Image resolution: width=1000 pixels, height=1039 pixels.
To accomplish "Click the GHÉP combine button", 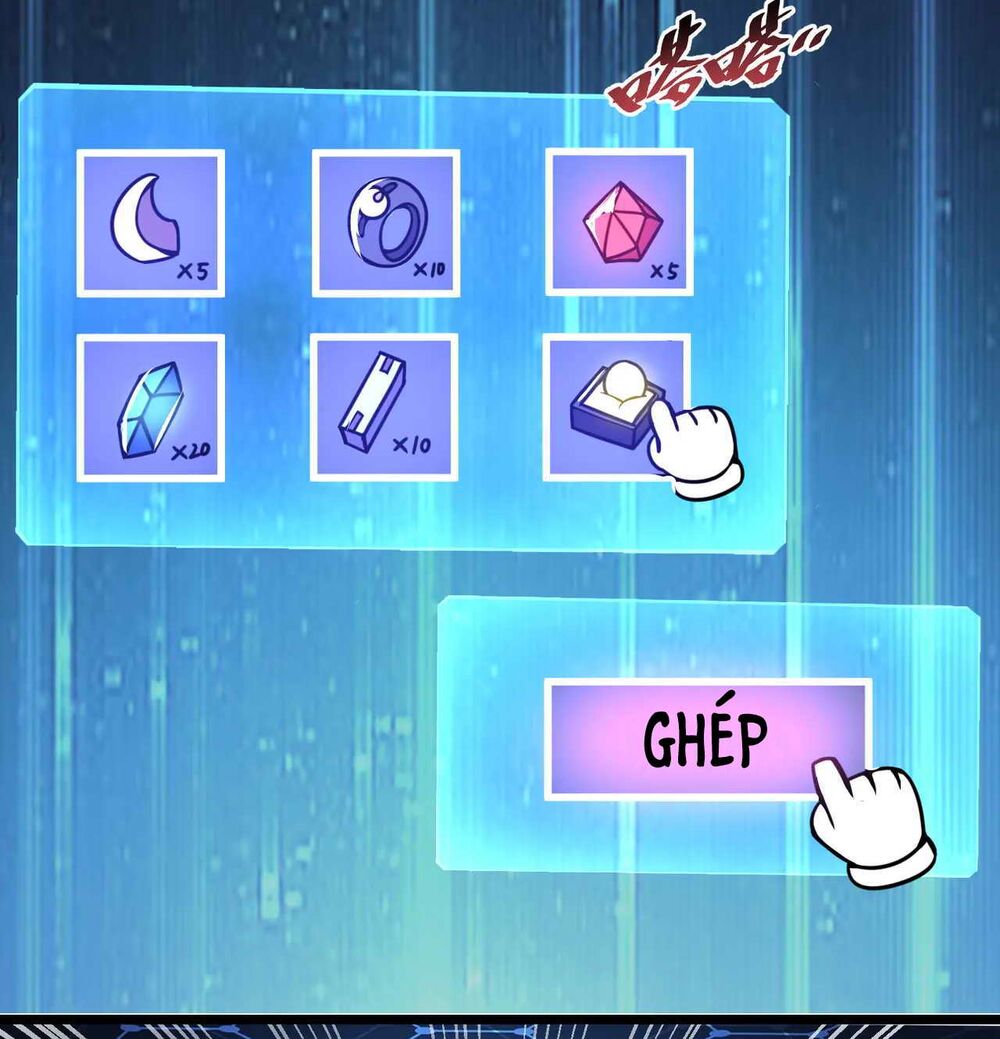I will click(707, 739).
